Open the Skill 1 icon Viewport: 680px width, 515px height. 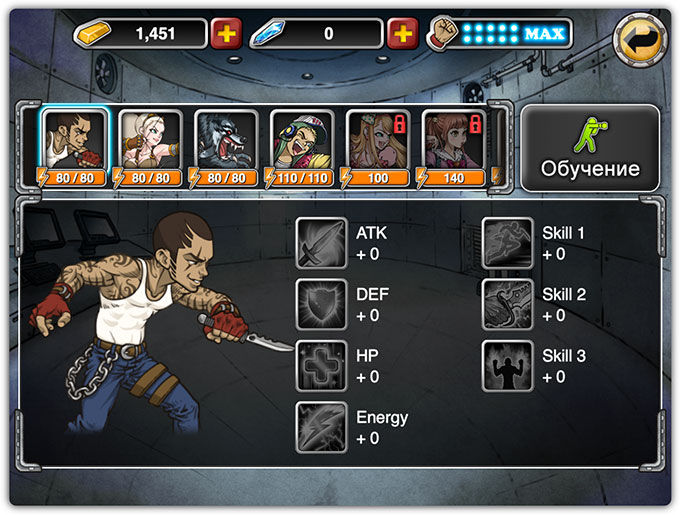pos(507,243)
